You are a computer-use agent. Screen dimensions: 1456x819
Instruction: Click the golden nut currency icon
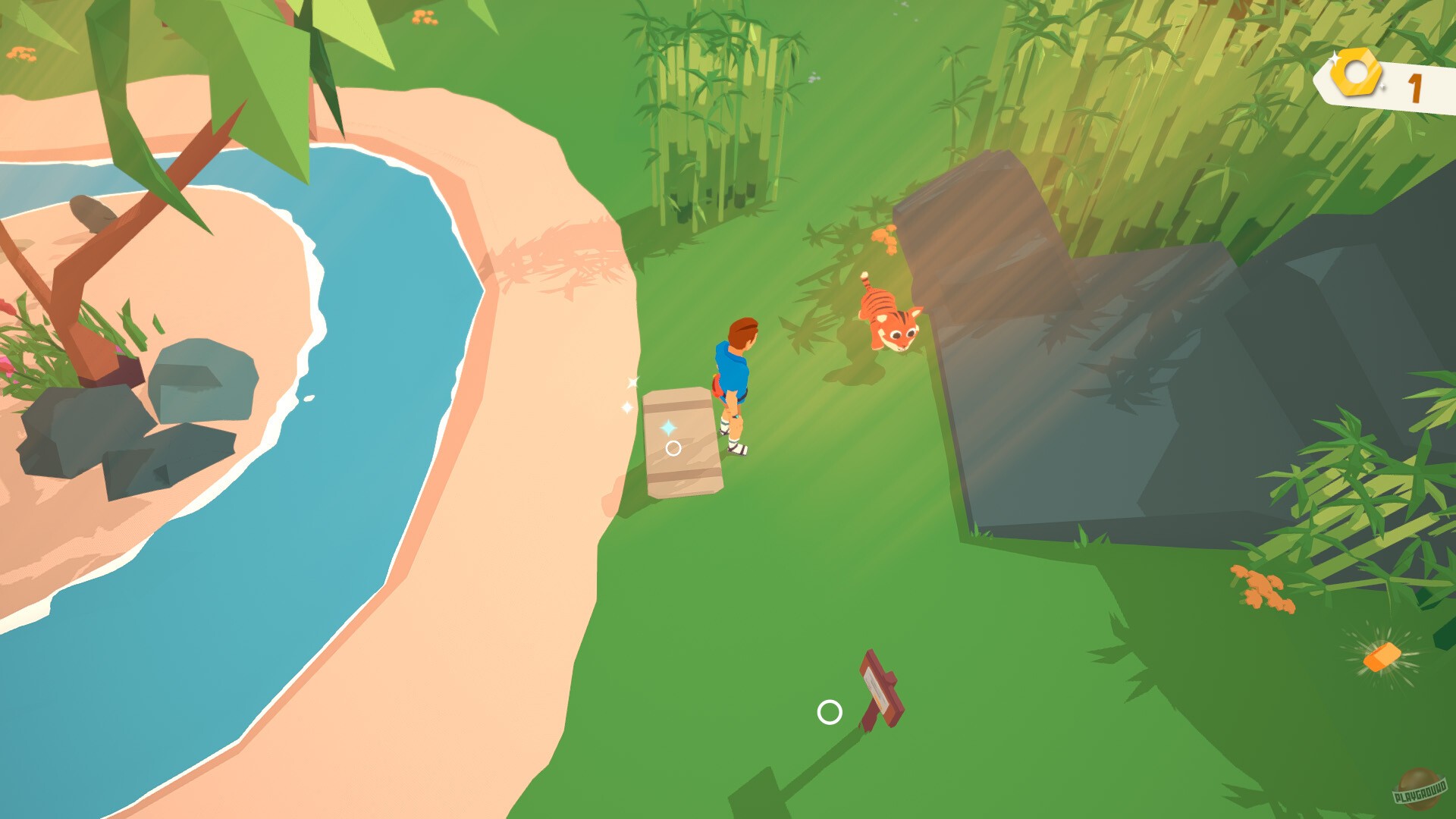pos(1357,73)
